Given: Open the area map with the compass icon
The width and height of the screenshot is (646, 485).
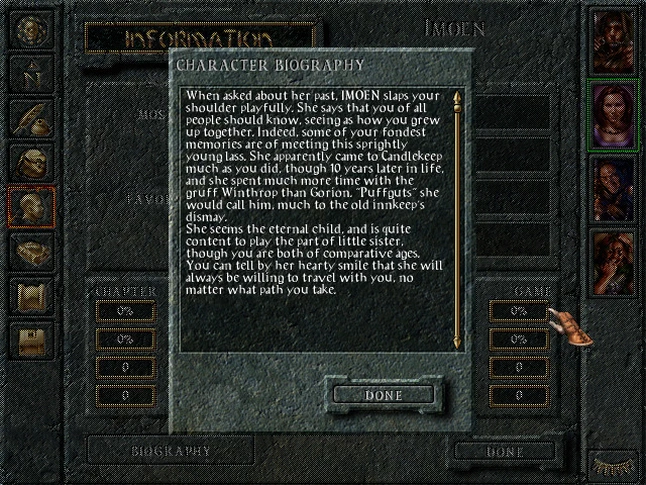Looking at the screenshot, I should tap(30, 74).
